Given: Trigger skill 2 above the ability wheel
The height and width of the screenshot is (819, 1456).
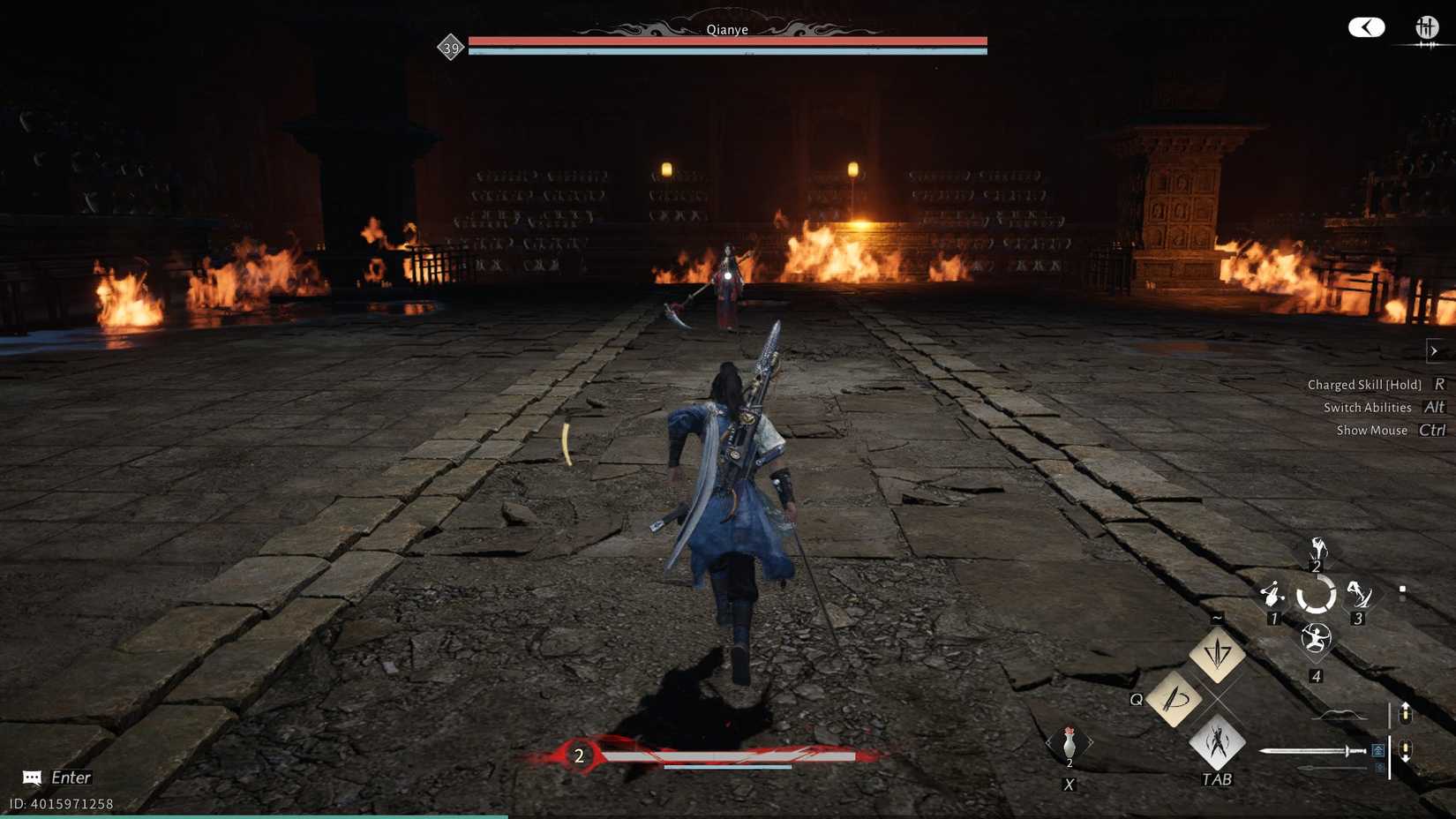Looking at the screenshot, I should click(x=1317, y=548).
